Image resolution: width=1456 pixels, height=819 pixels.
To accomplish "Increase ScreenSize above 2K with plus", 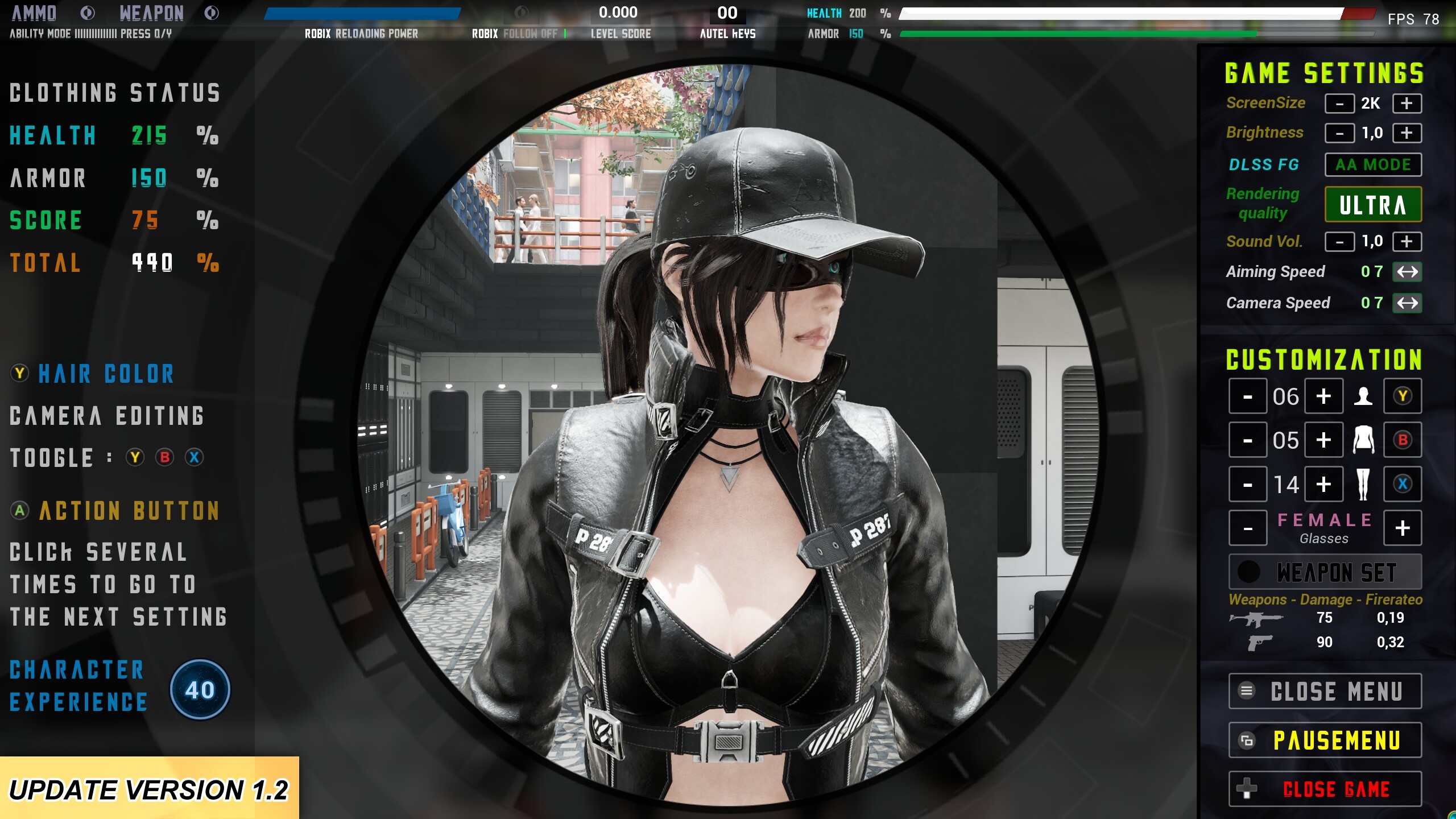I will [x=1407, y=103].
